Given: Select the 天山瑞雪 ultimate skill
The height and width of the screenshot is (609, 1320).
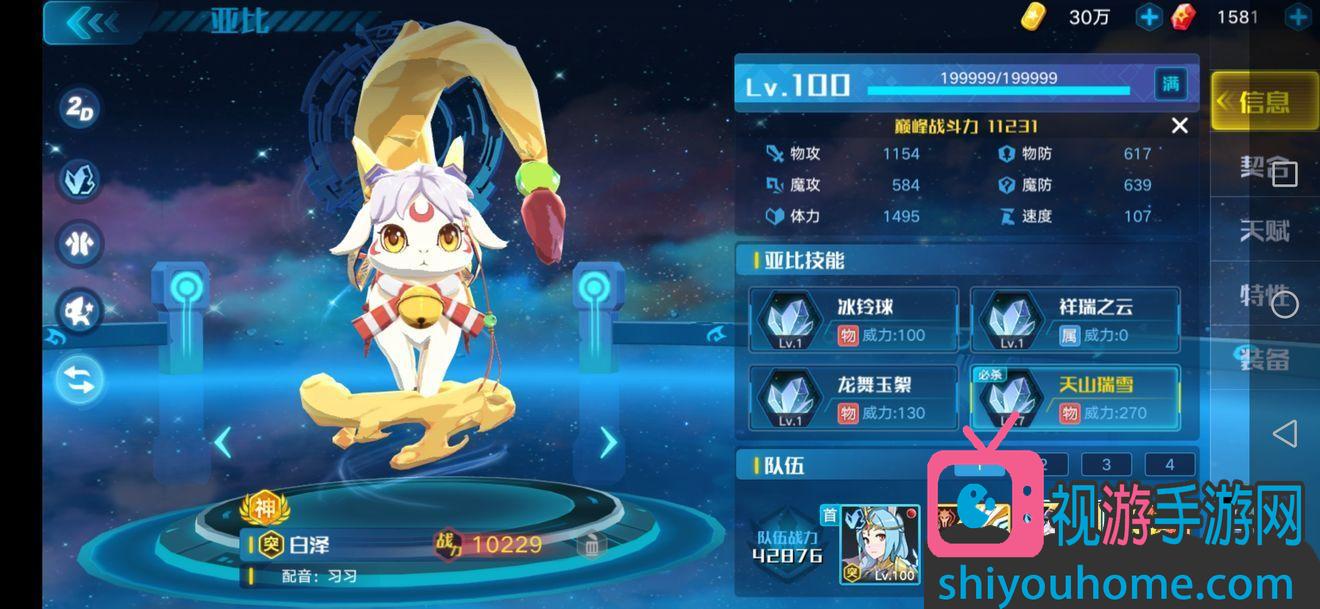Looking at the screenshot, I should click(x=1076, y=397).
